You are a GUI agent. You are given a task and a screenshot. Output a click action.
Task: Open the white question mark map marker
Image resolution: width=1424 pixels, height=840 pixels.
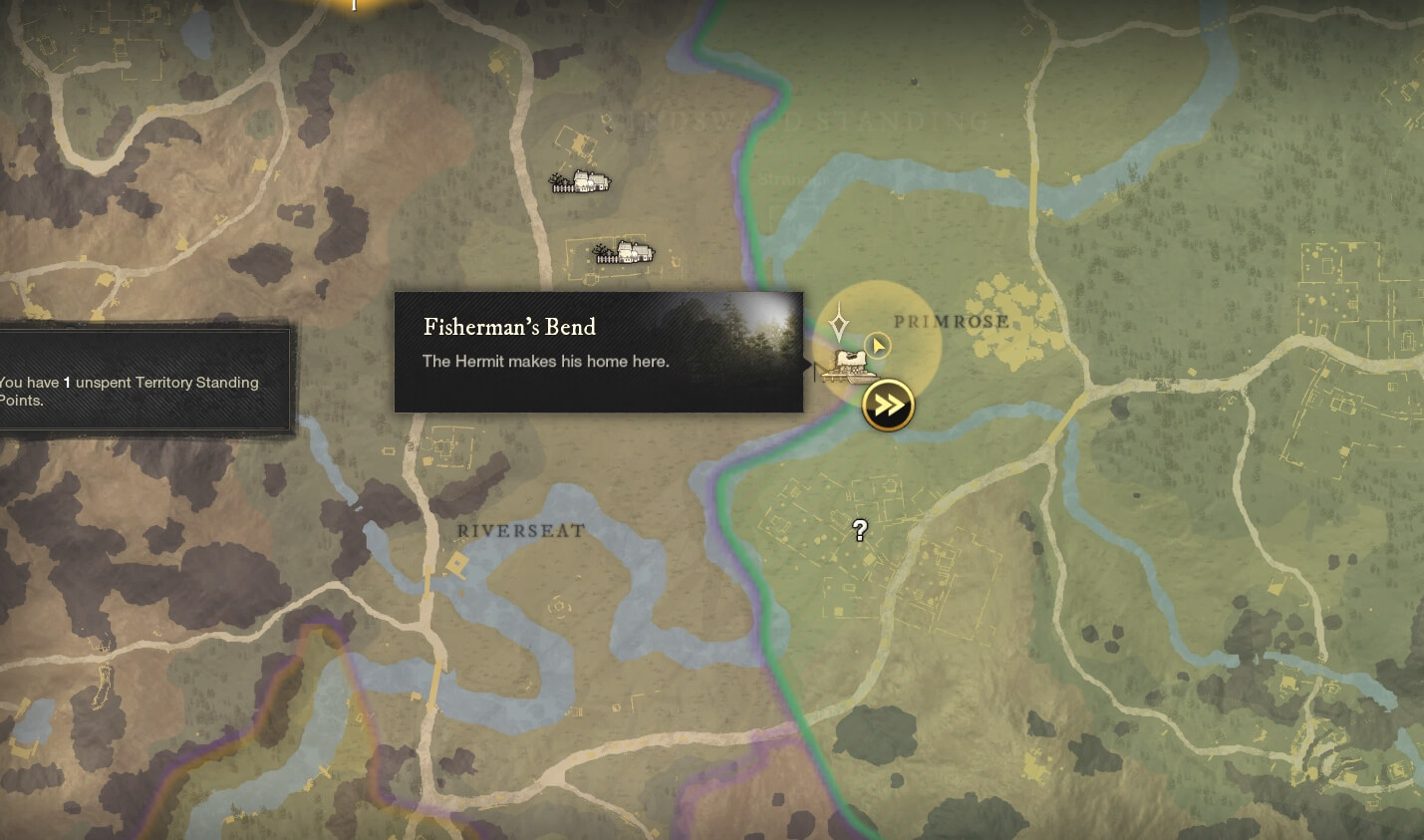point(860,530)
